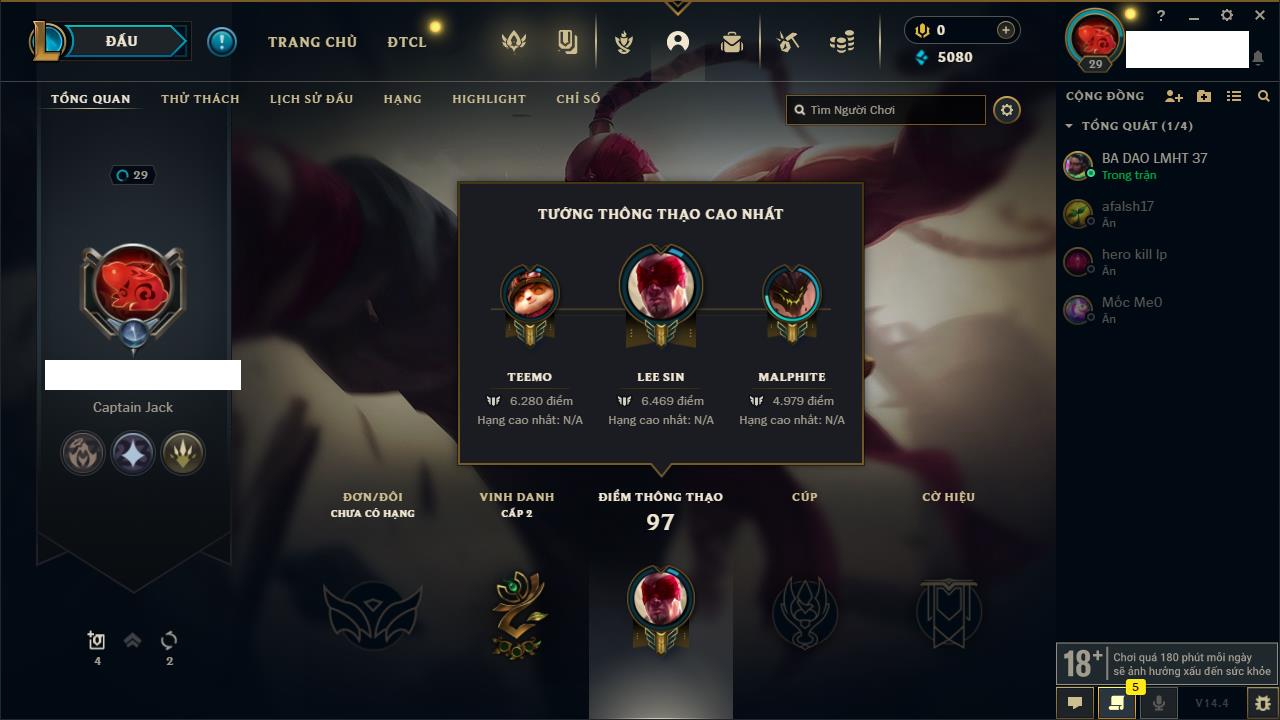Click the add friend icon
The width and height of the screenshot is (1280, 720).
coord(1173,96)
